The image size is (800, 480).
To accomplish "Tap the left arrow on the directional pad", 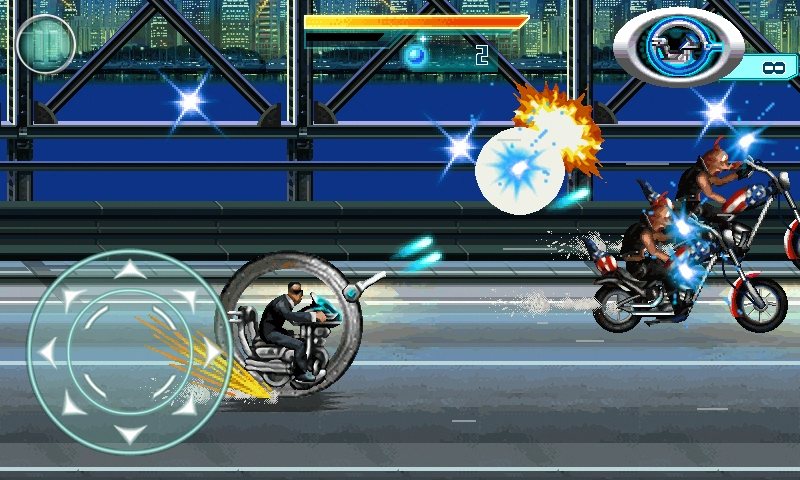I will point(47,352).
